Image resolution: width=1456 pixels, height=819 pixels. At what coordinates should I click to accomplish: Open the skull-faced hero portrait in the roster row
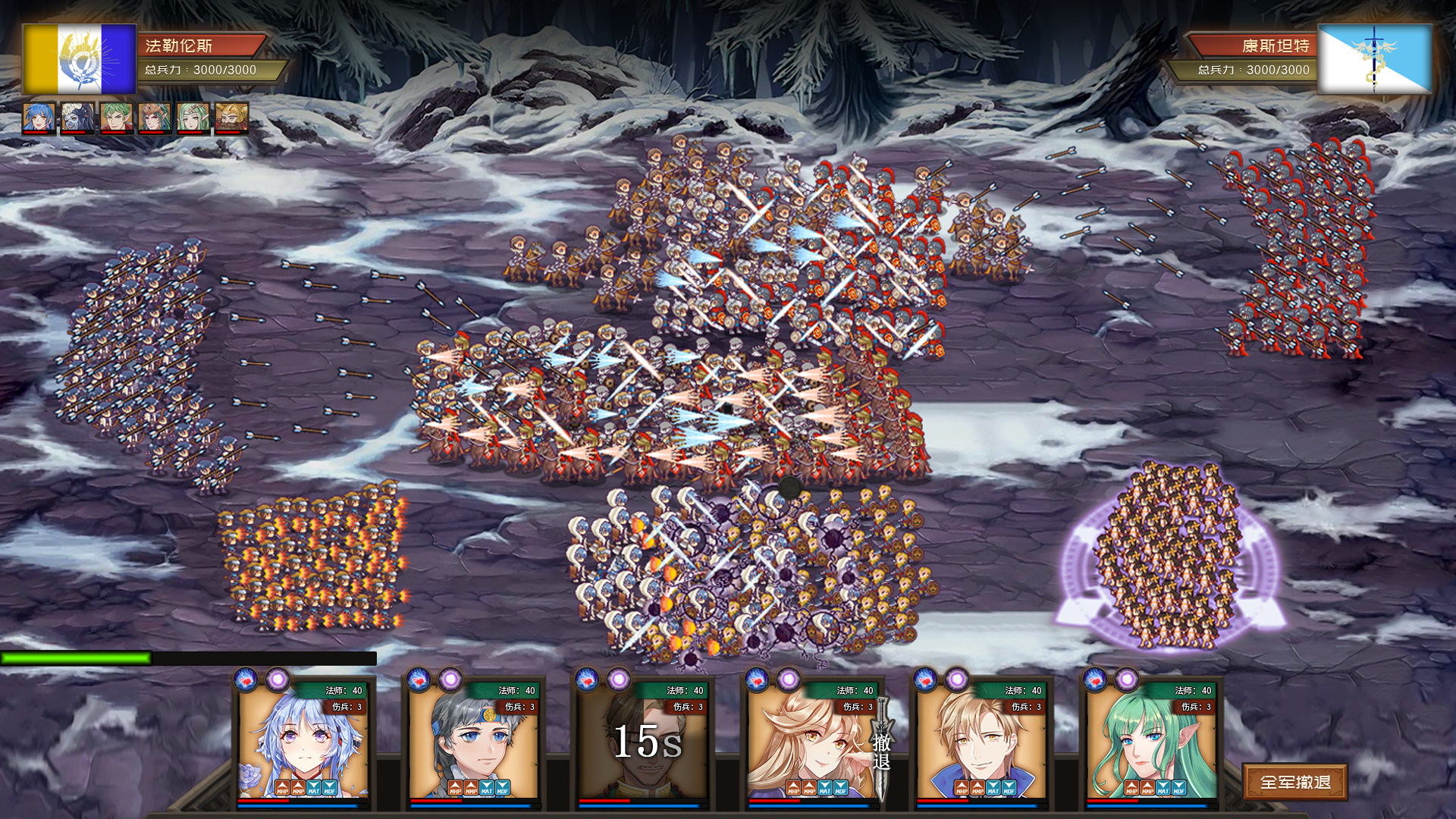pyautogui.click(x=76, y=118)
